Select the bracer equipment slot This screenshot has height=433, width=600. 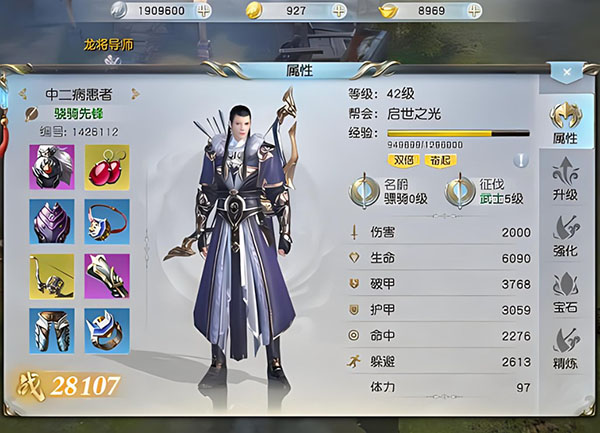tap(107, 277)
